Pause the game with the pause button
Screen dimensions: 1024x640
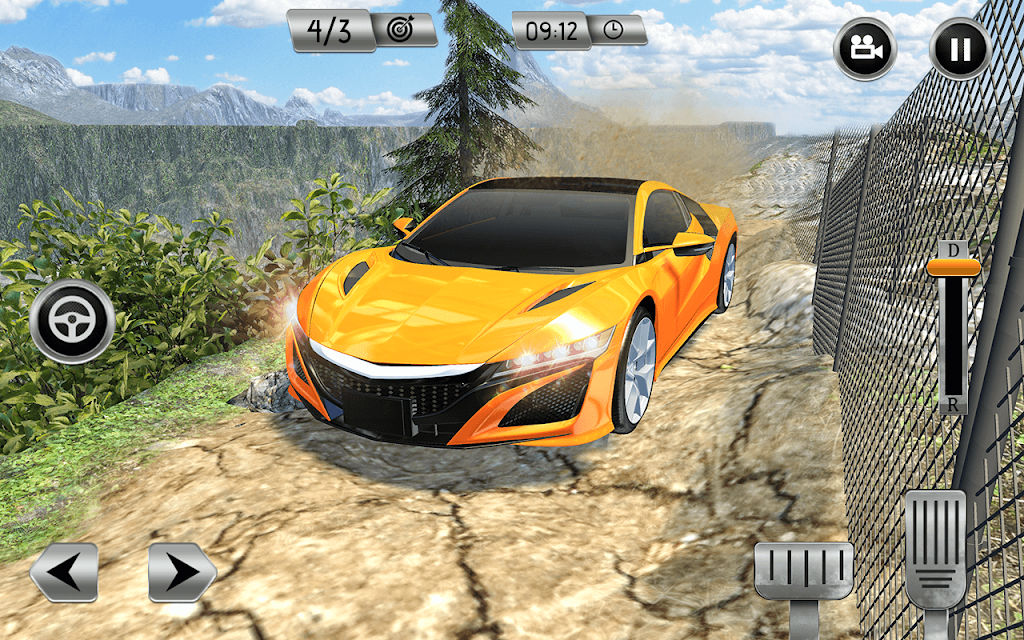[x=960, y=49]
